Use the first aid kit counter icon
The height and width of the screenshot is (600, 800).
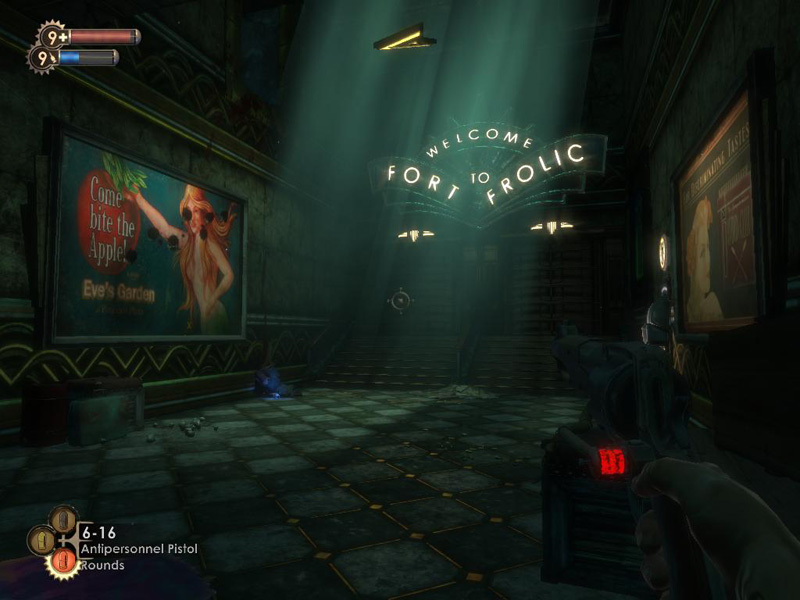click(52, 37)
